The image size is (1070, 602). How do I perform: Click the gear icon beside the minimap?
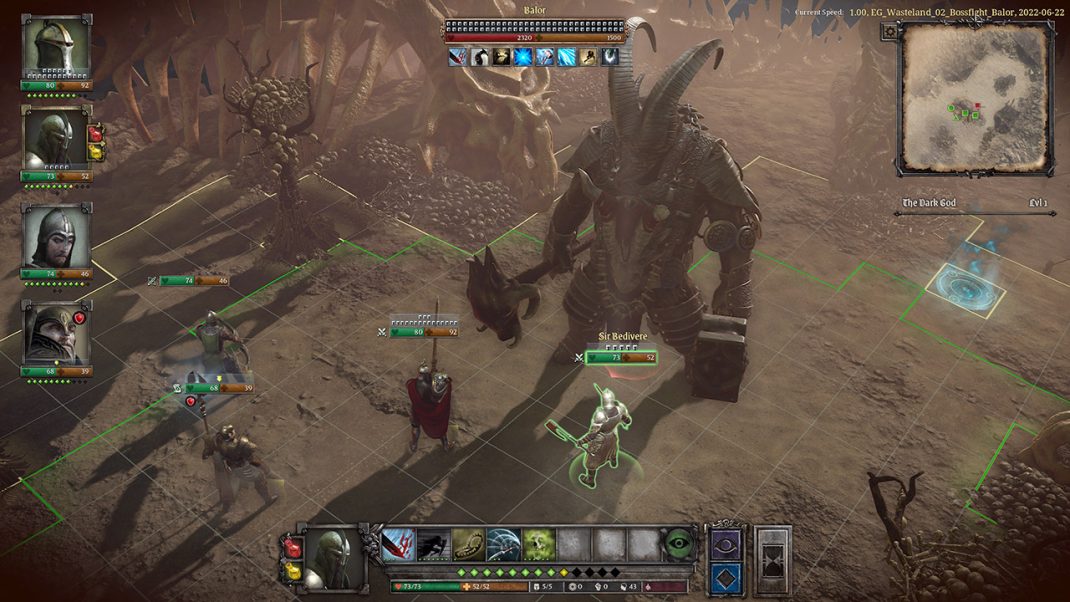click(x=889, y=32)
